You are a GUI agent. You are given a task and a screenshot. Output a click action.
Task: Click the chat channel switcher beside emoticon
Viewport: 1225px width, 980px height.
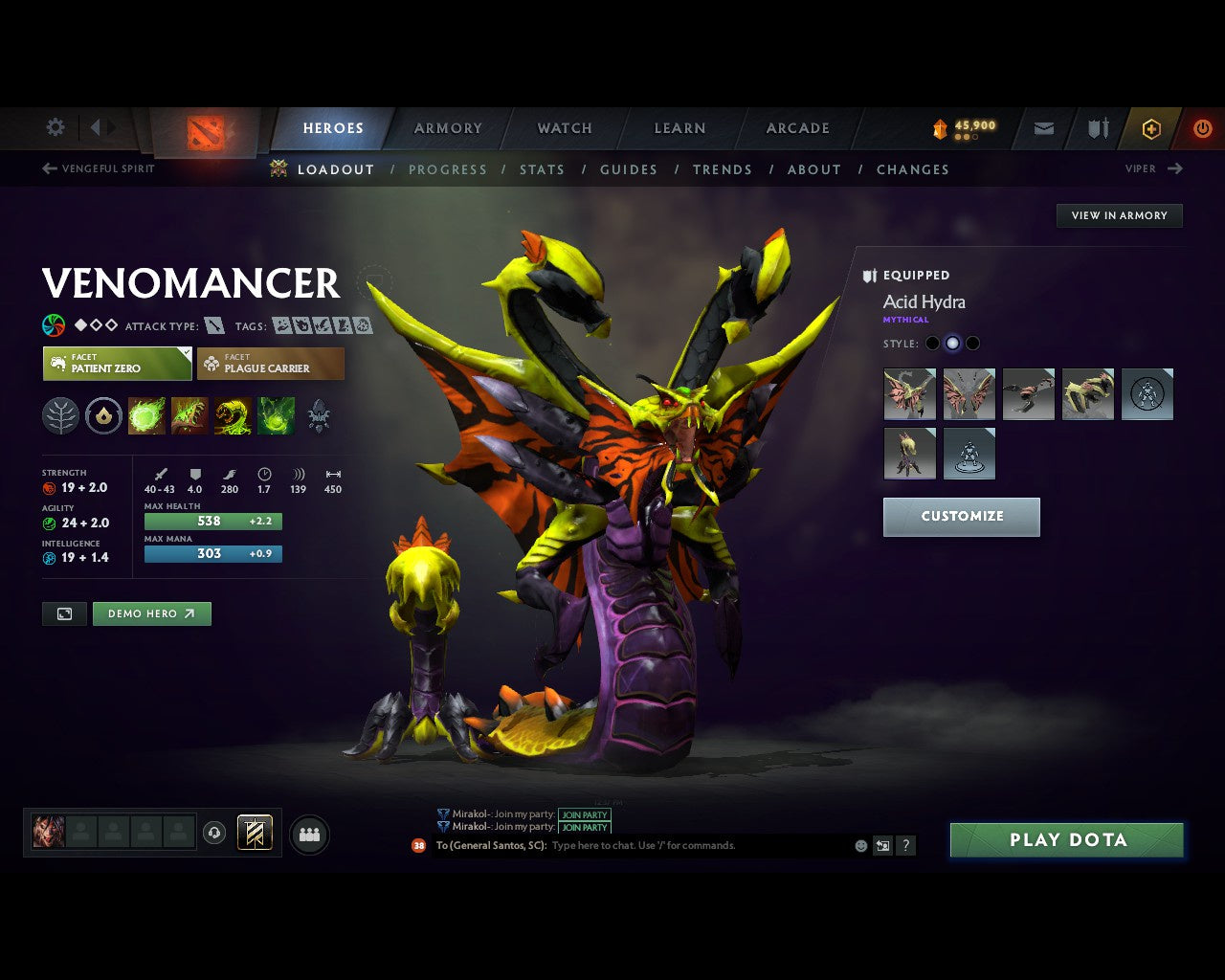click(x=881, y=845)
